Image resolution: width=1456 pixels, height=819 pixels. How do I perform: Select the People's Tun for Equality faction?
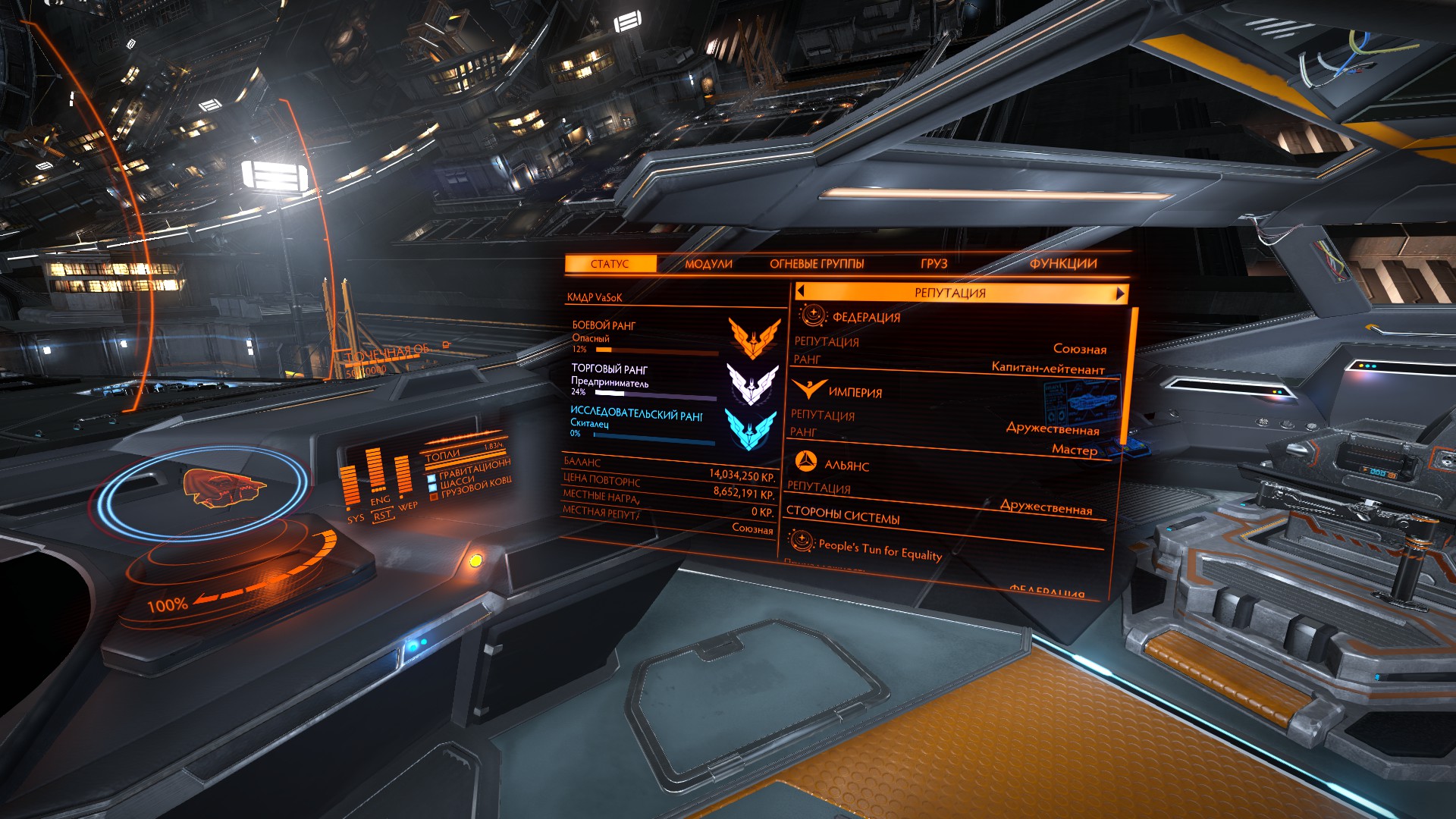[x=880, y=548]
